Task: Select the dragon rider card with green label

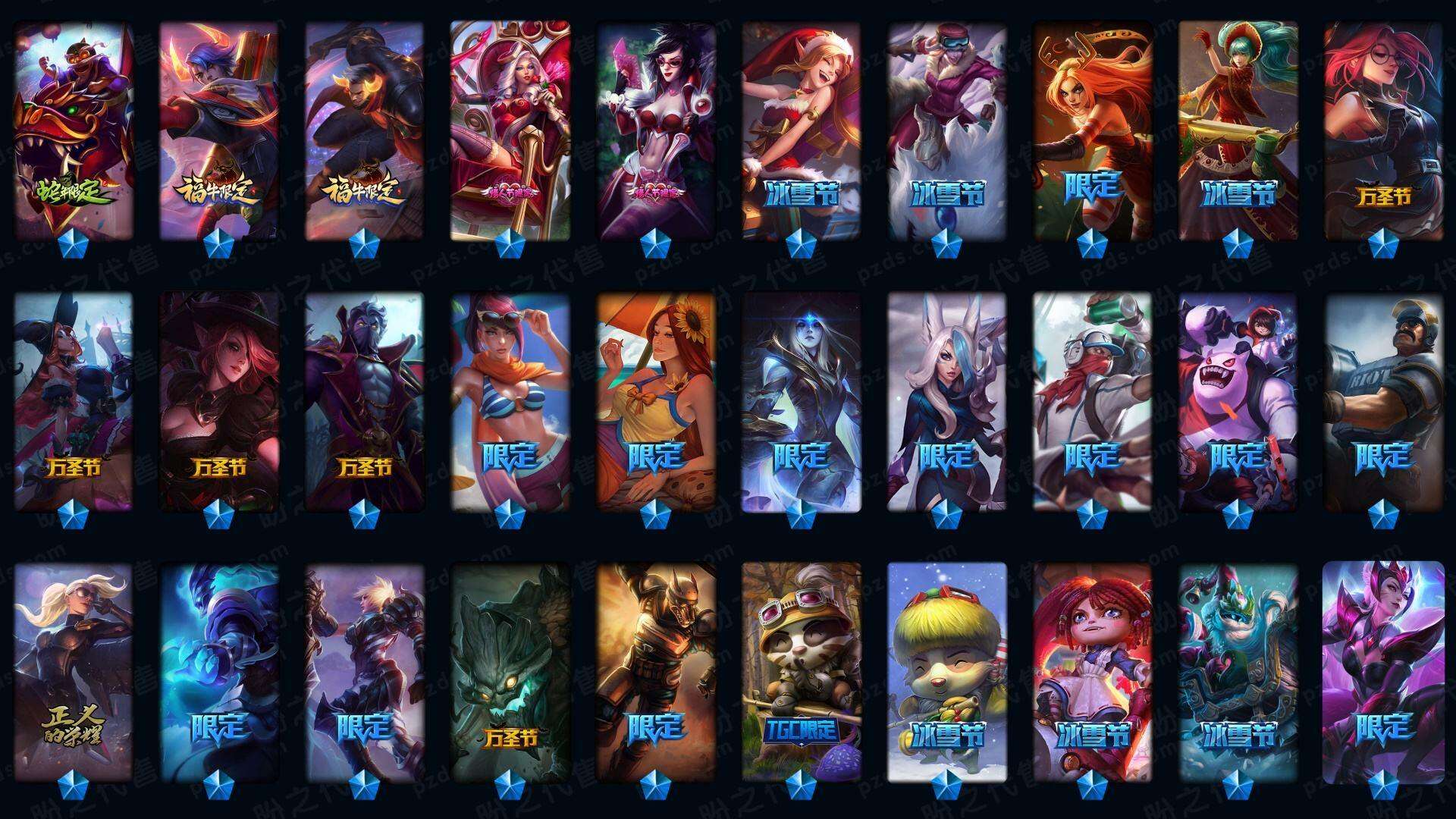Action: click(74, 129)
